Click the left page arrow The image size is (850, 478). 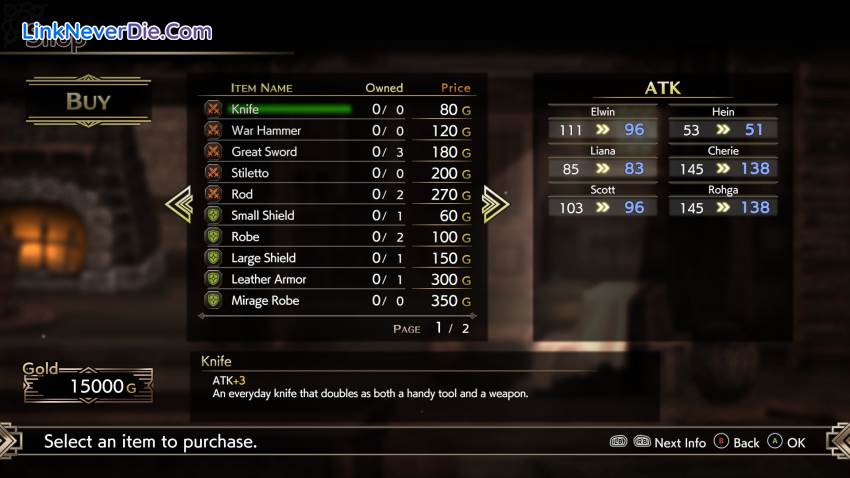click(x=178, y=204)
